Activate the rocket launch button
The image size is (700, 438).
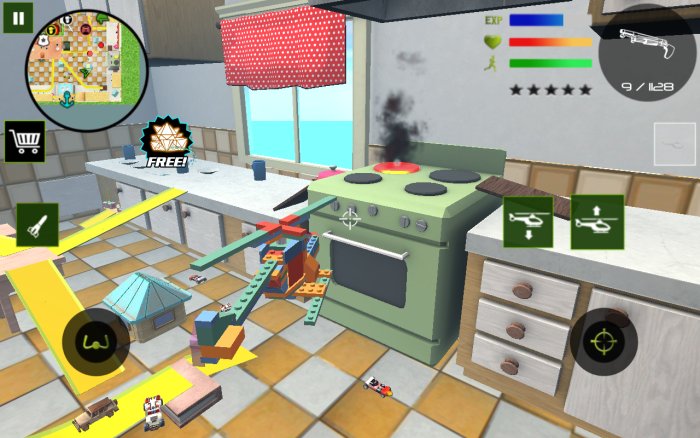pyautogui.click(x=36, y=224)
